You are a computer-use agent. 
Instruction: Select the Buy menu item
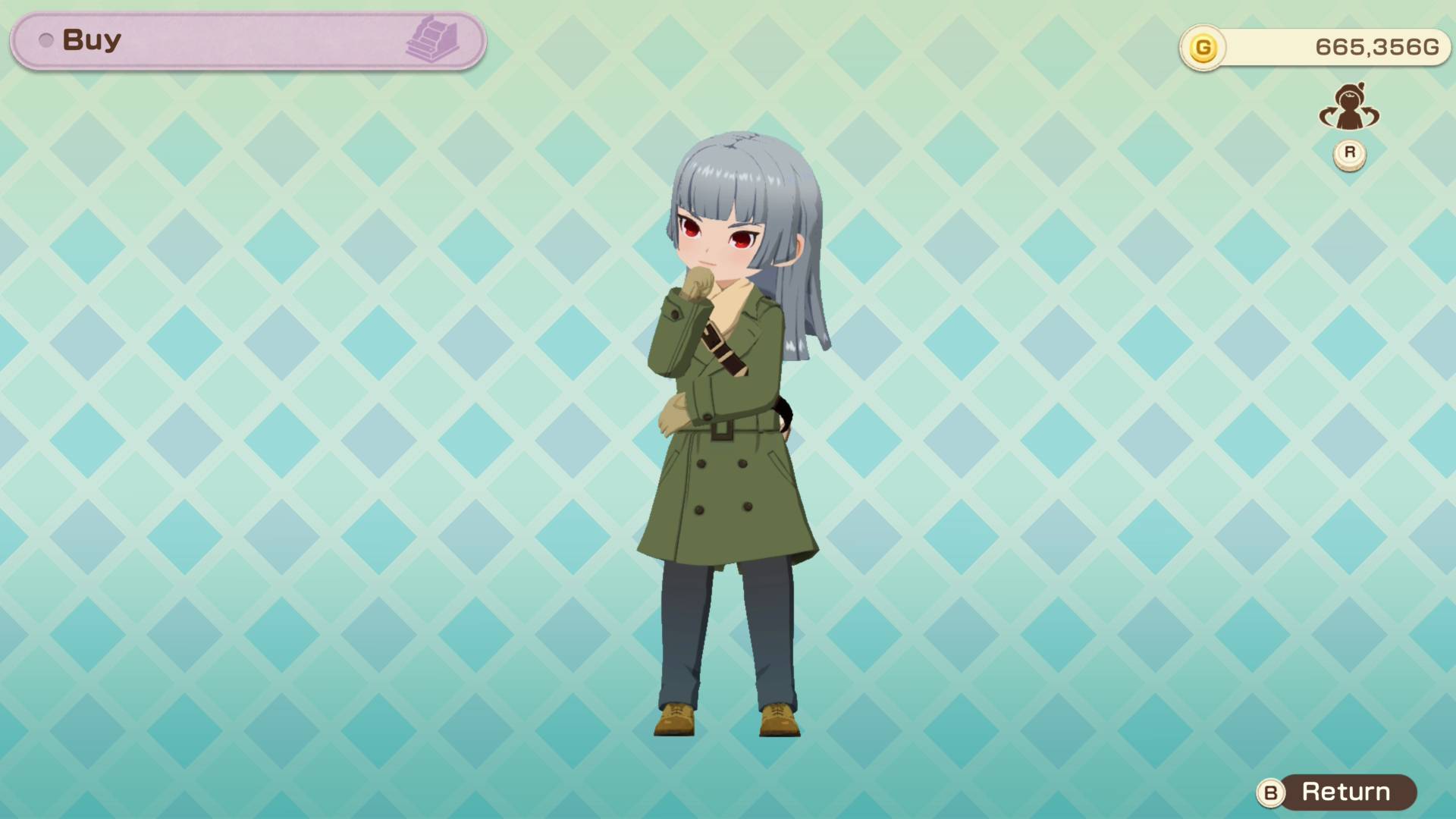click(91, 39)
